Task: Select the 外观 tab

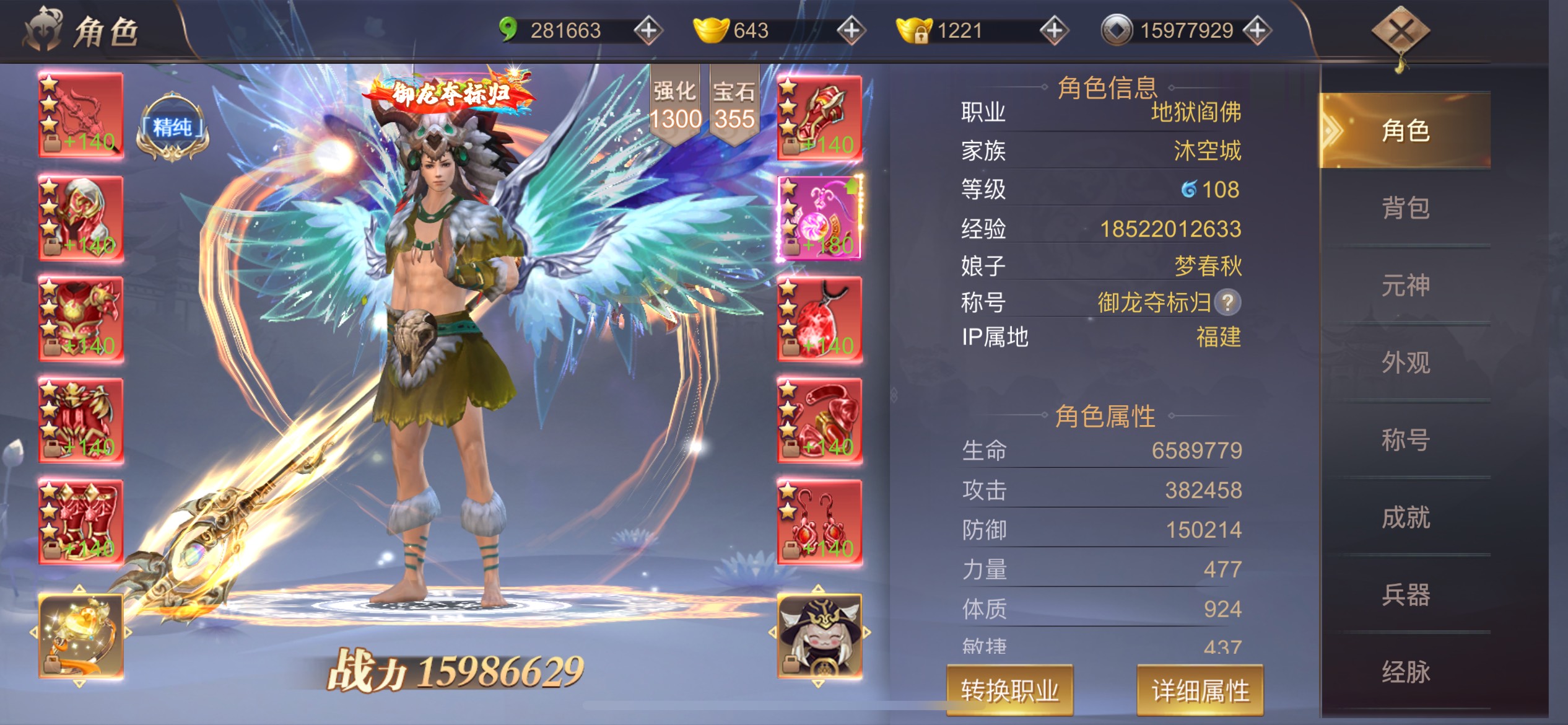Action: 1405,362
